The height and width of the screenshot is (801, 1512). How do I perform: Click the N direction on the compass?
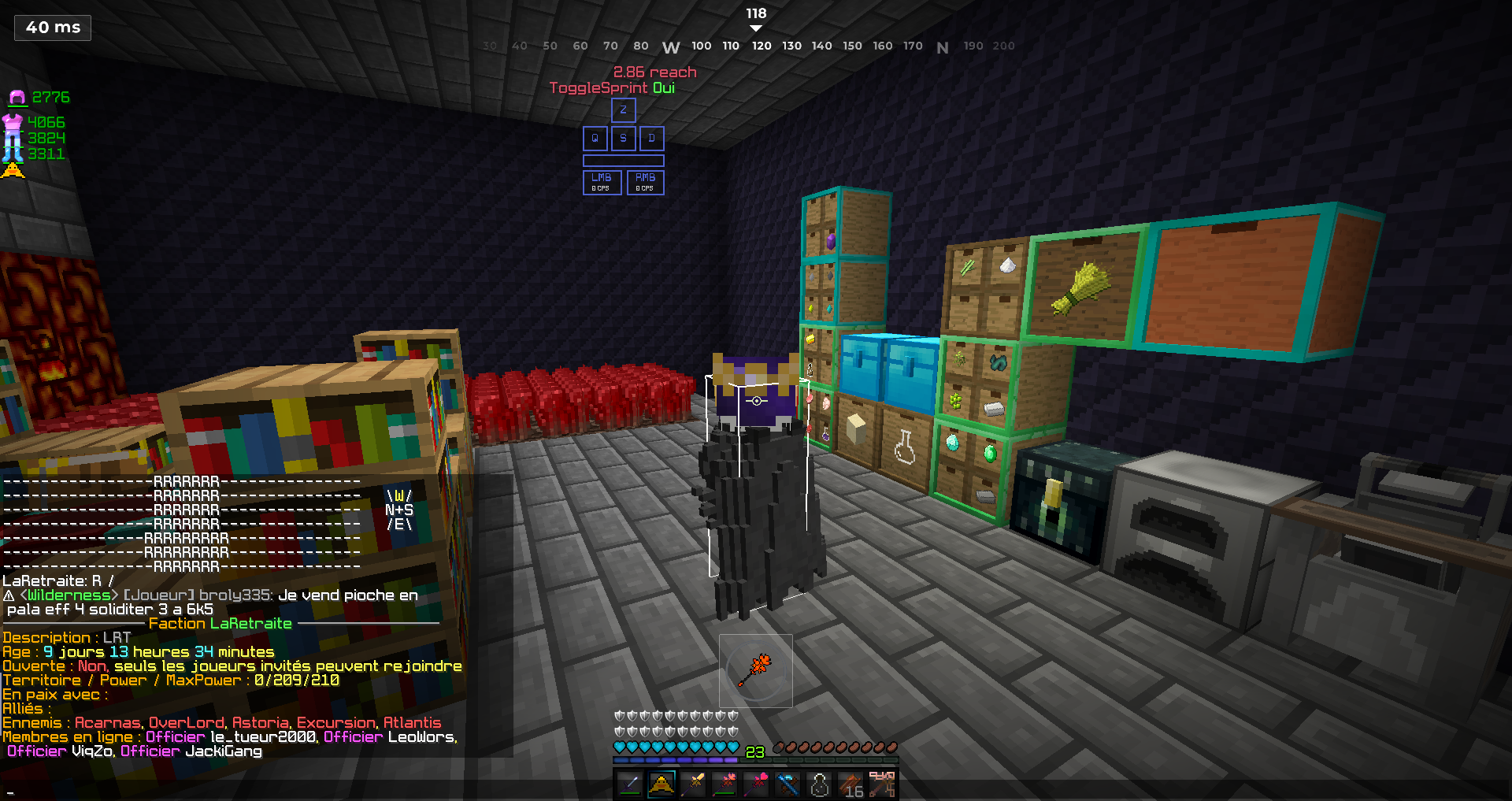point(943,46)
